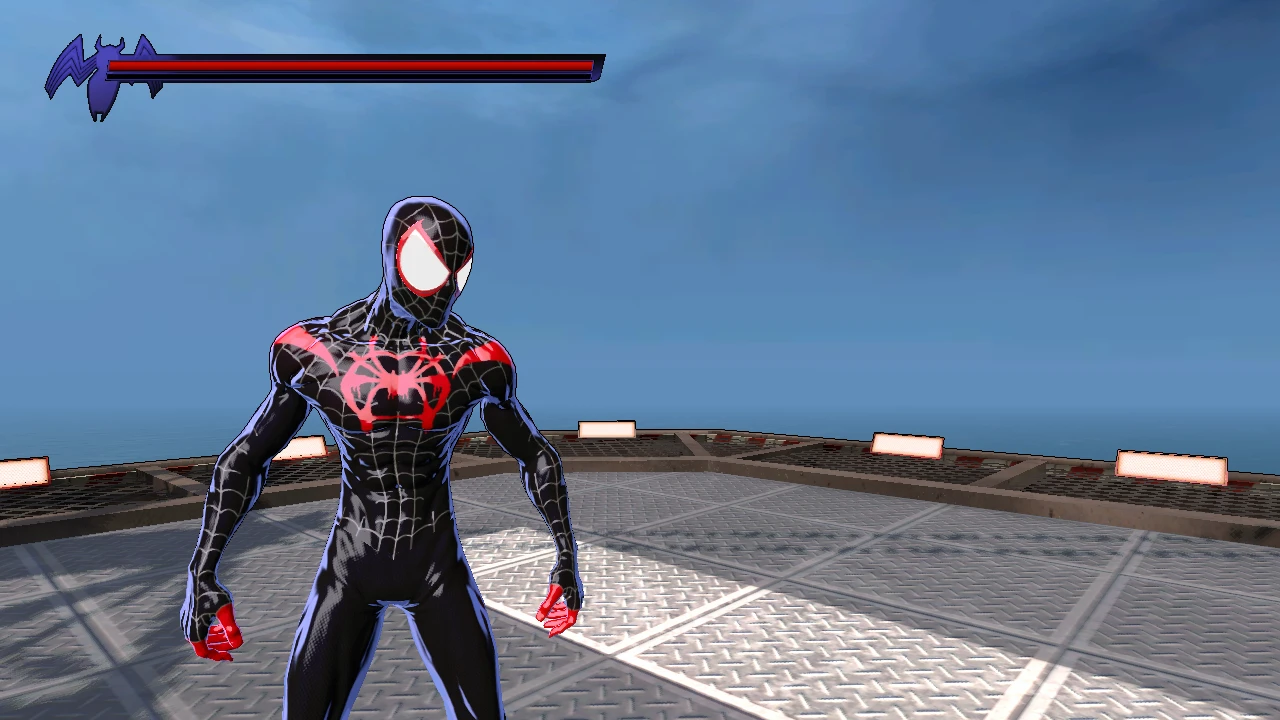Click the red health bar at top

point(350,65)
